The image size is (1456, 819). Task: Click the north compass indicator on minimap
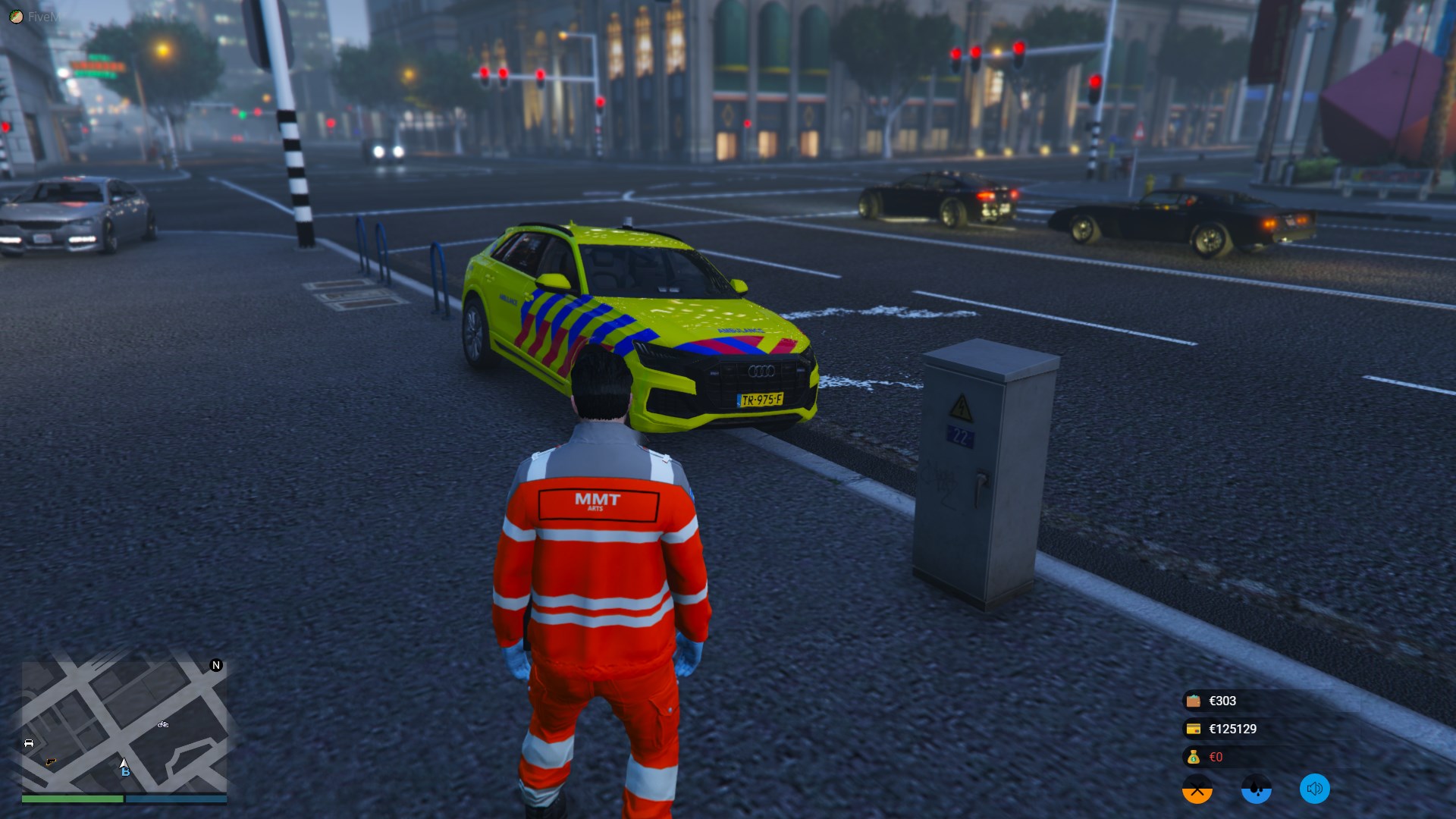coord(216,665)
